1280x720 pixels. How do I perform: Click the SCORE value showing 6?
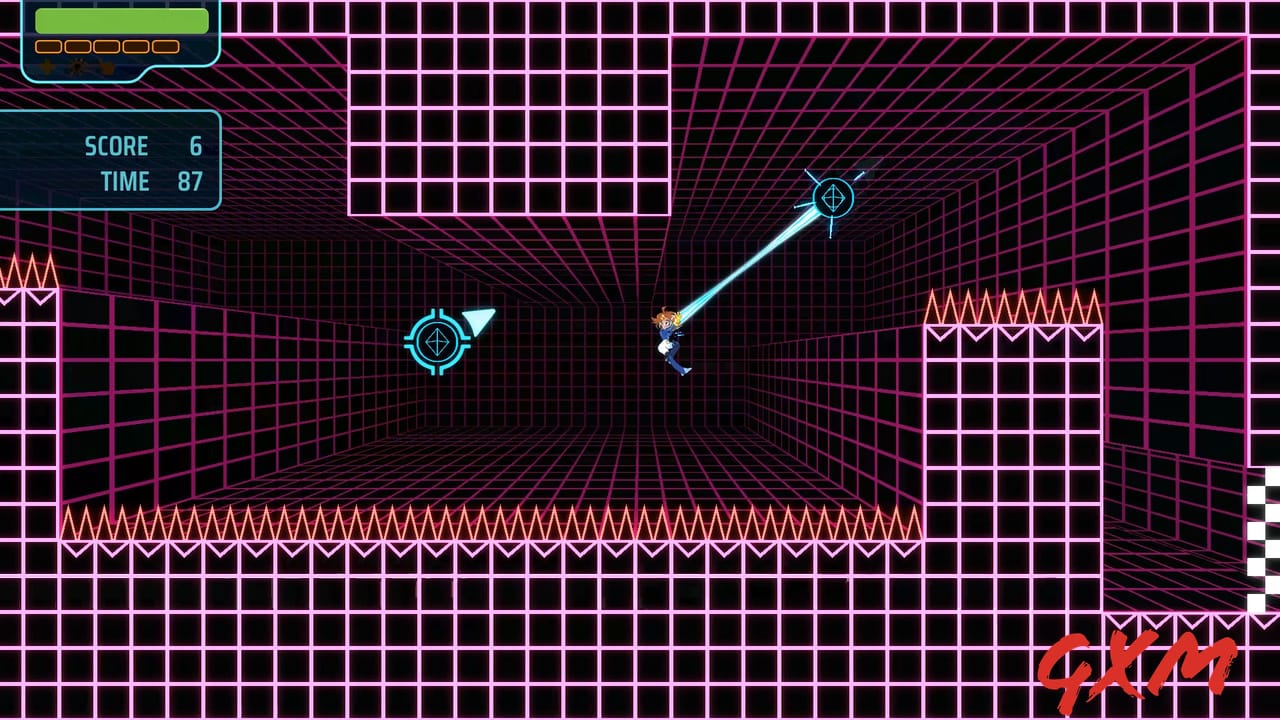tap(195, 146)
